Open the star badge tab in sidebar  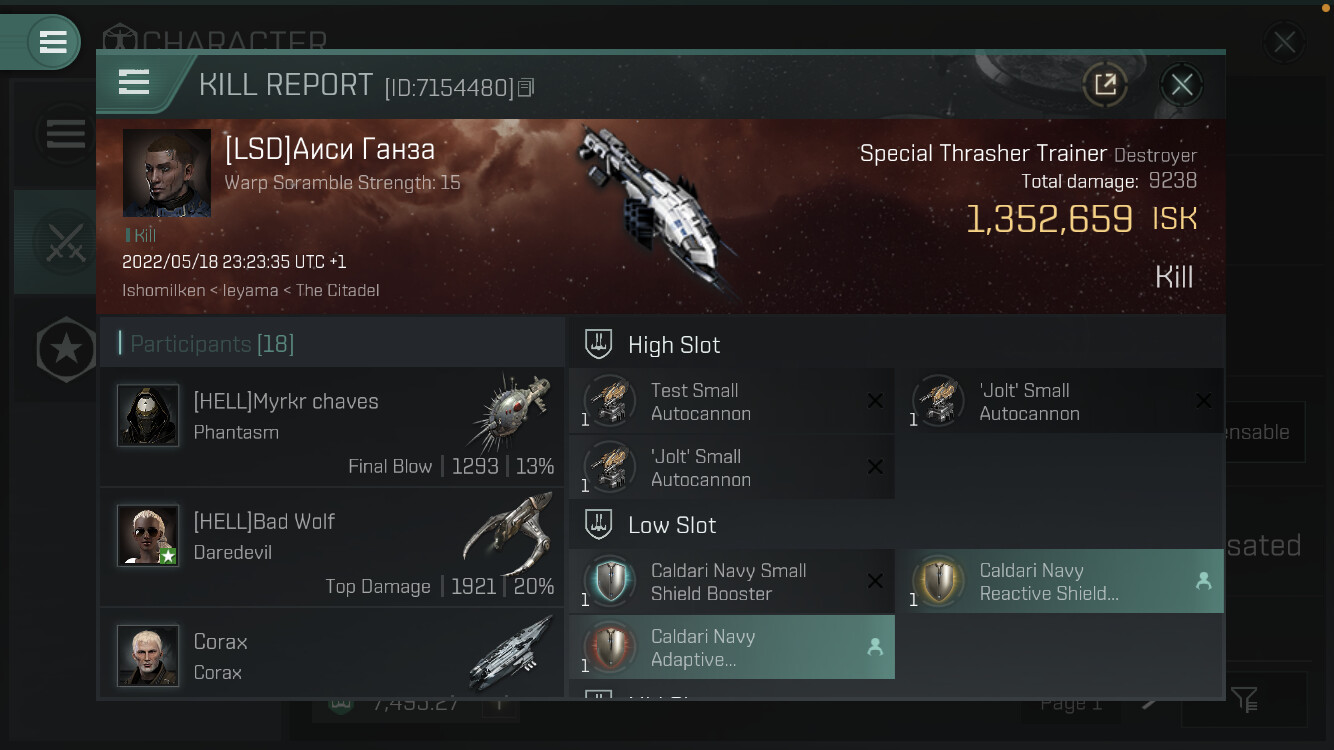[x=66, y=350]
